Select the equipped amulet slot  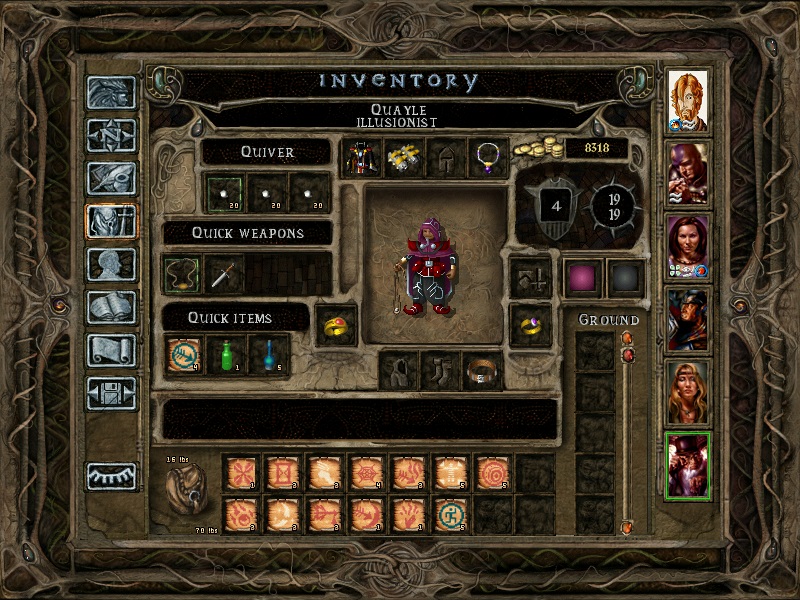487,157
